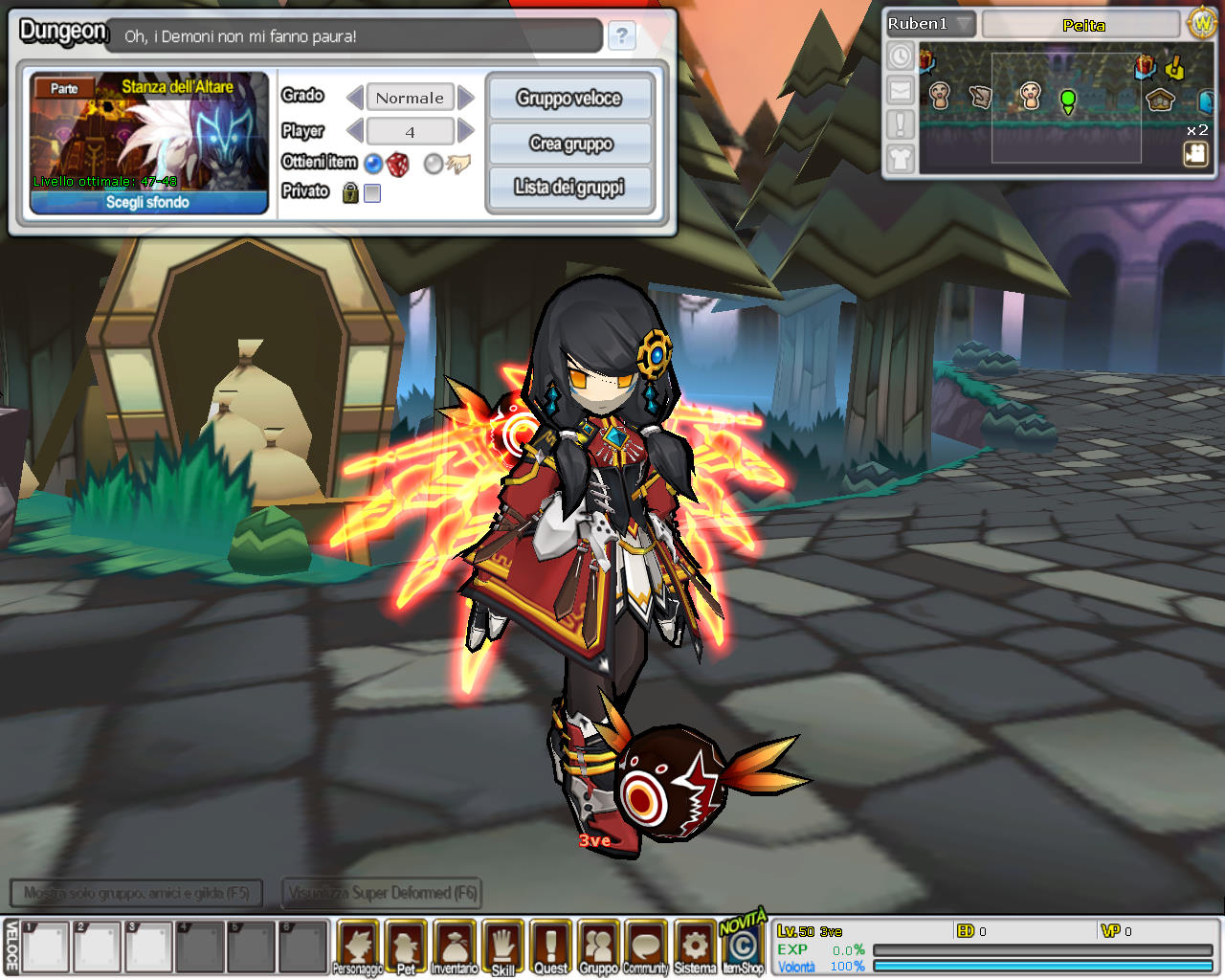Screen dimensions: 1225x980
Task: Open the Inventario bag menu
Action: [454, 947]
